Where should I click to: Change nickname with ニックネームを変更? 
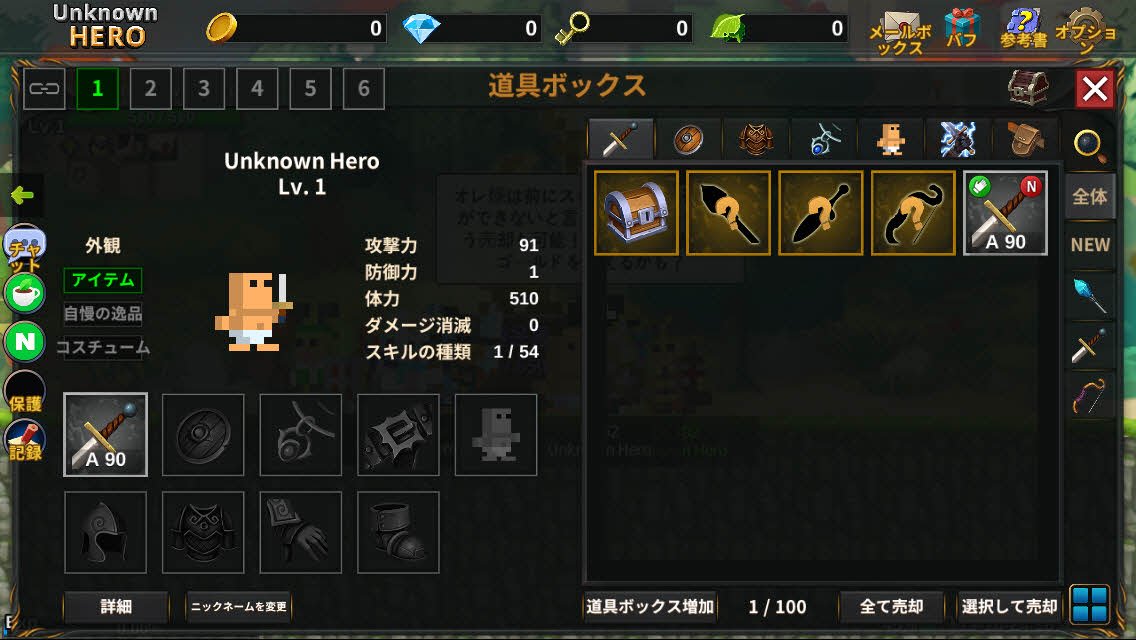pyautogui.click(x=239, y=606)
